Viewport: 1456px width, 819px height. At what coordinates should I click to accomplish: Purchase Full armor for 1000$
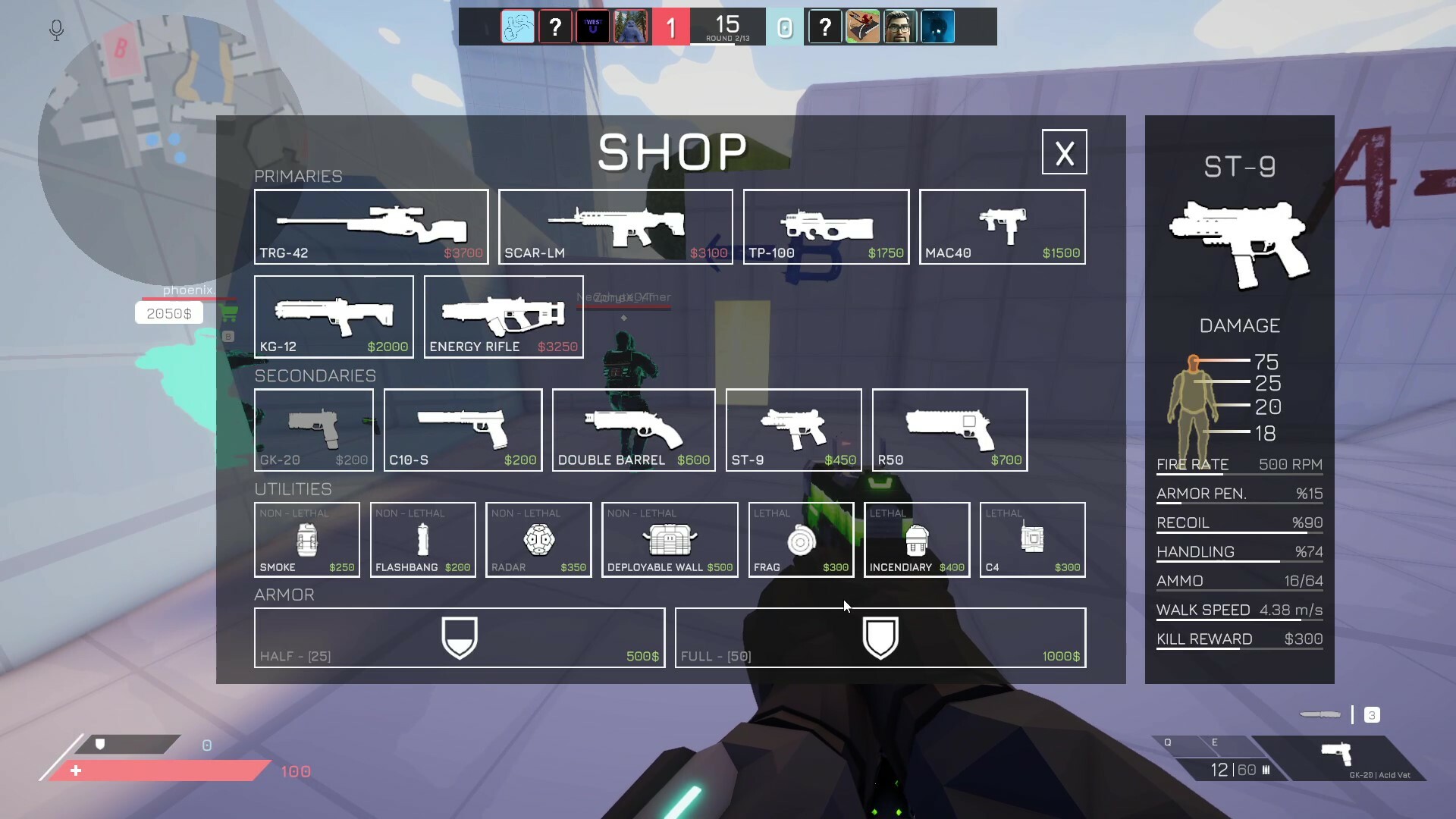tap(880, 637)
